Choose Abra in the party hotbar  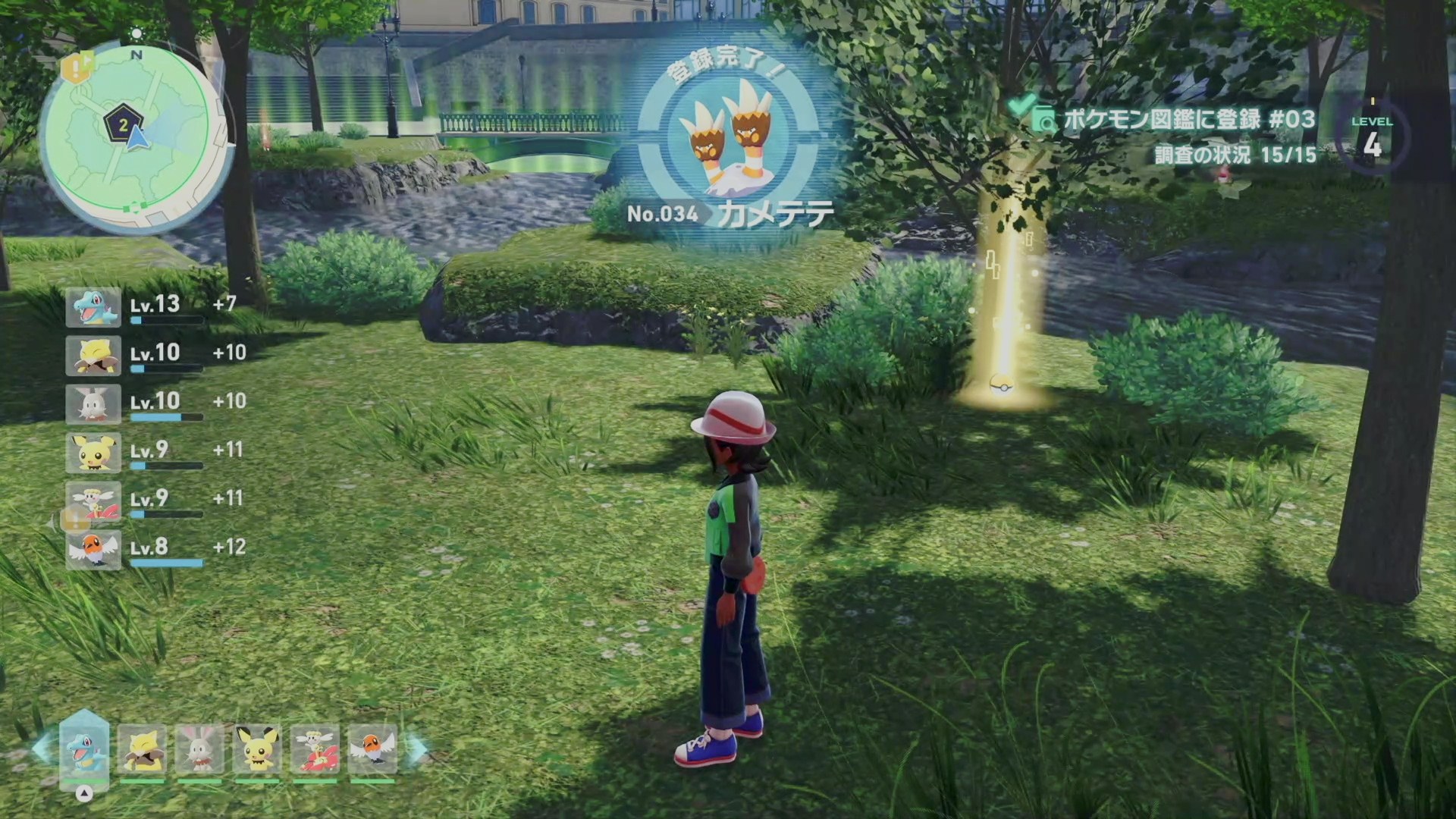[142, 748]
